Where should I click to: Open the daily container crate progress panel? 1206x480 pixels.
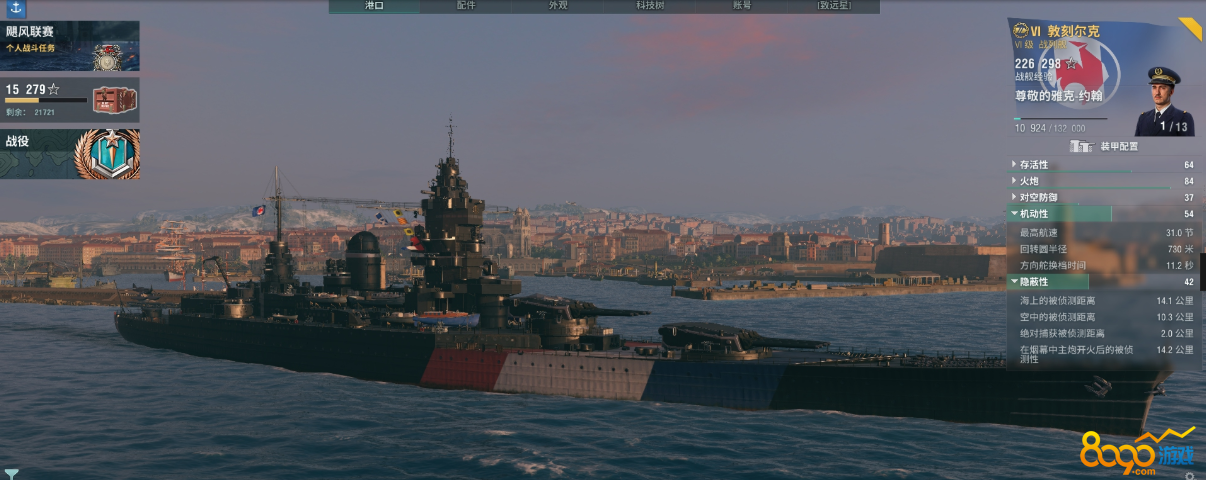coord(70,99)
